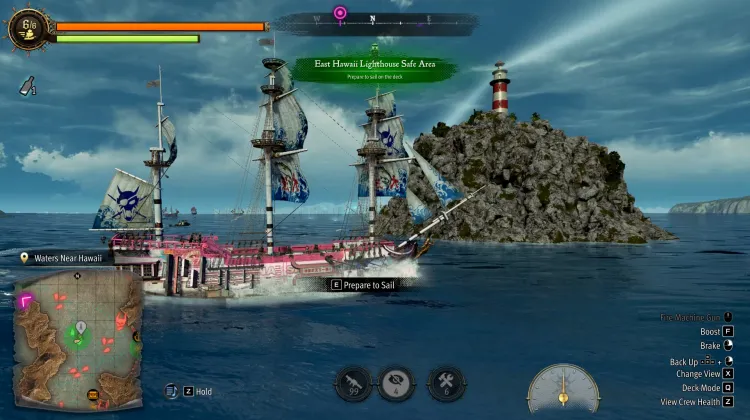The image size is (750, 420).
Task: Open the parchment sea minimap
Action: click(78, 338)
